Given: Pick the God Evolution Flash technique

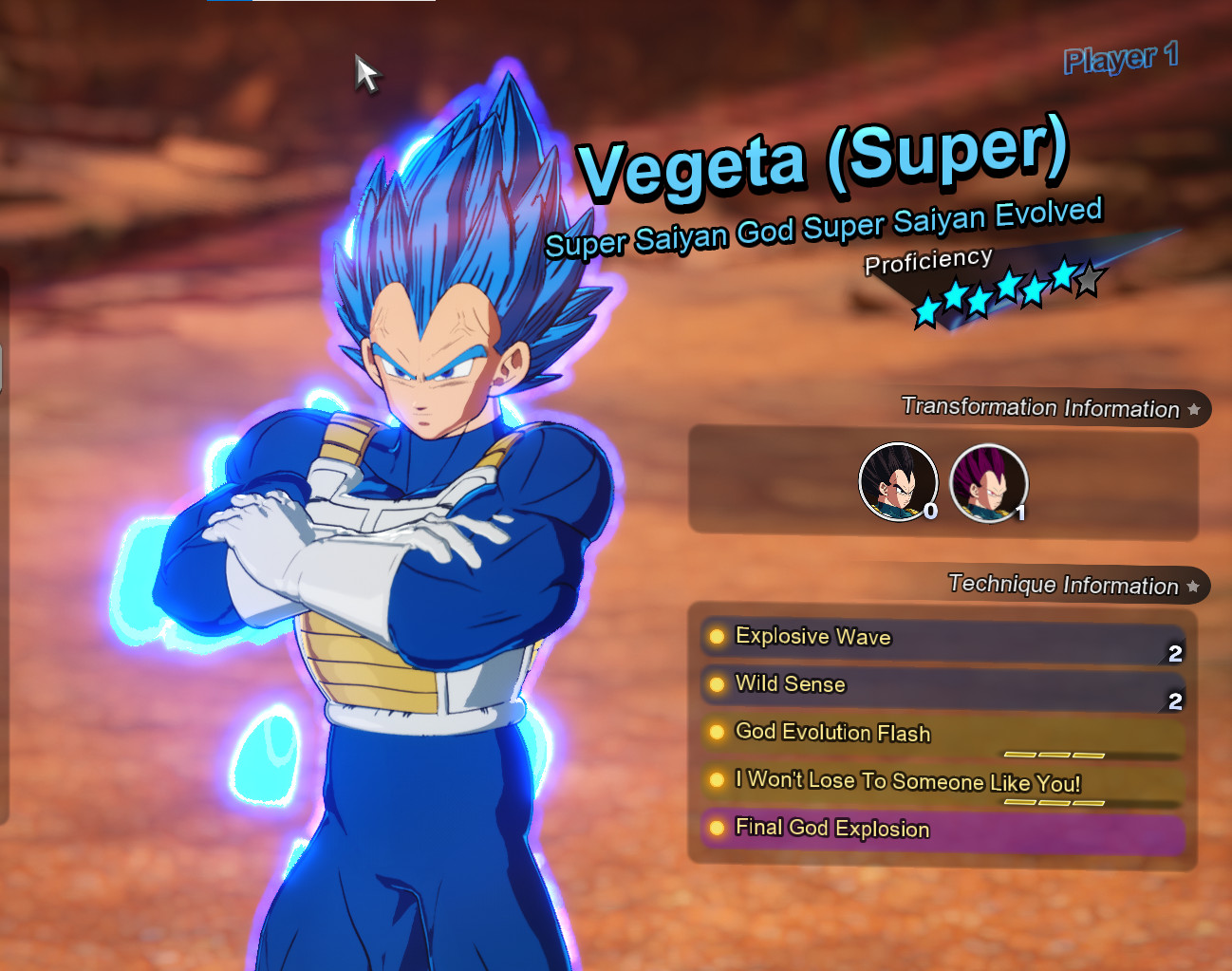Looking at the screenshot, I should coord(942,735).
